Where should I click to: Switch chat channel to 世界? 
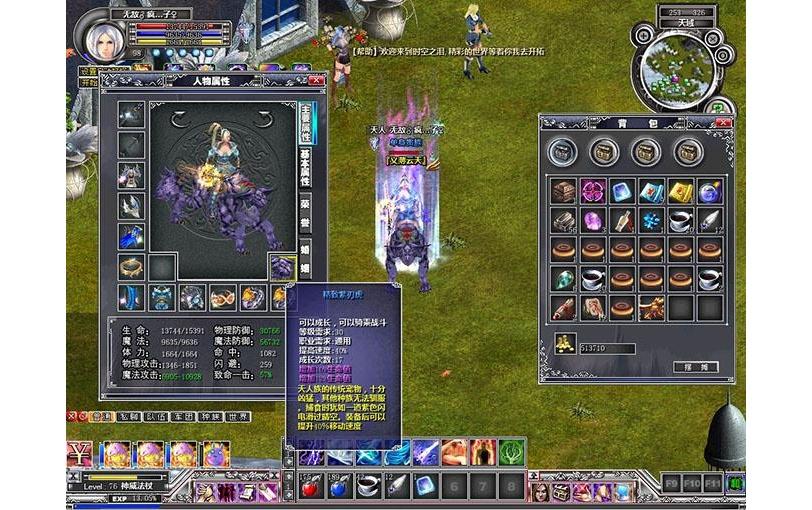[x=238, y=416]
